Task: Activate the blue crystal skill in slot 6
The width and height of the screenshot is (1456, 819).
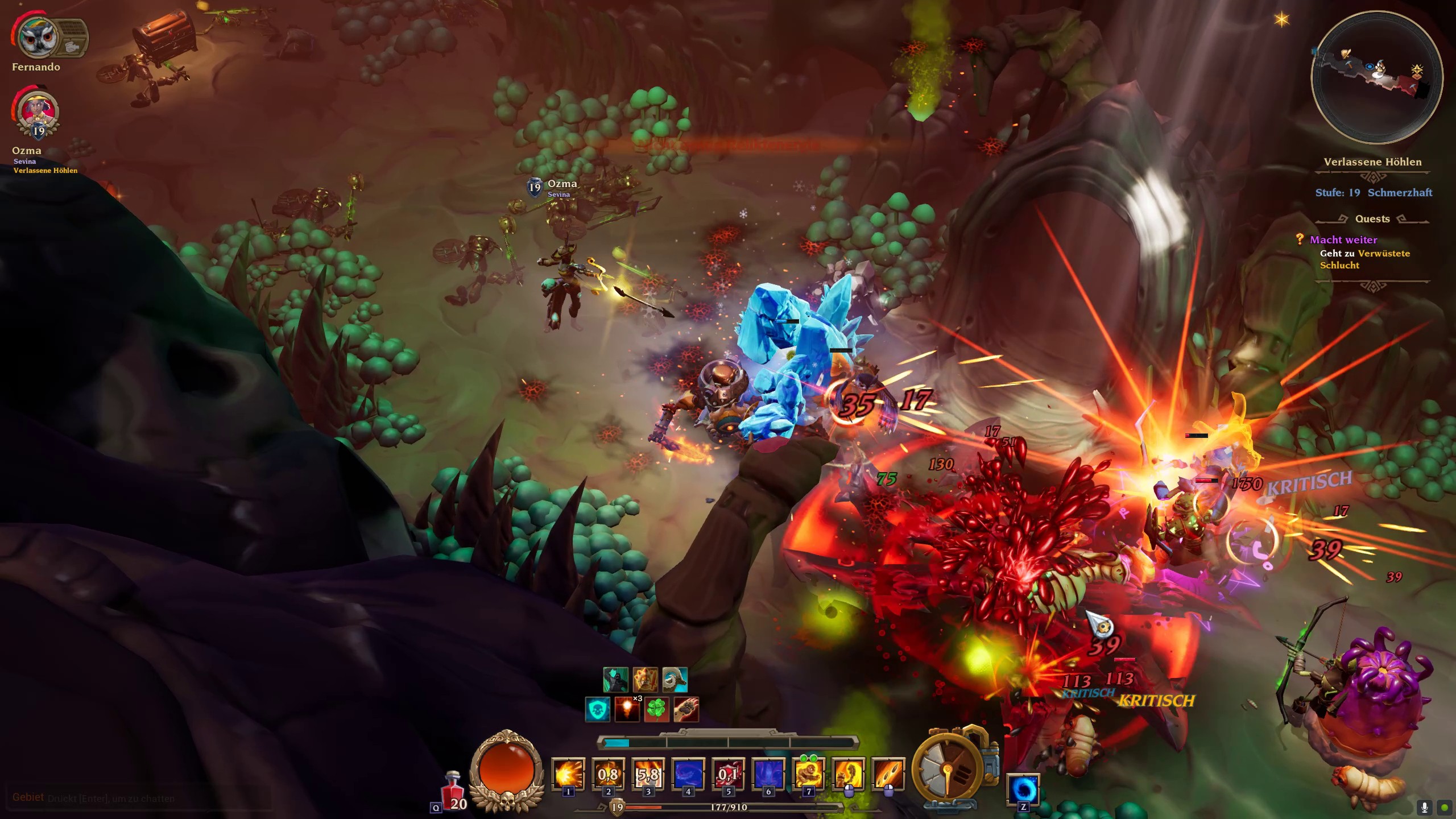Action: click(x=768, y=775)
